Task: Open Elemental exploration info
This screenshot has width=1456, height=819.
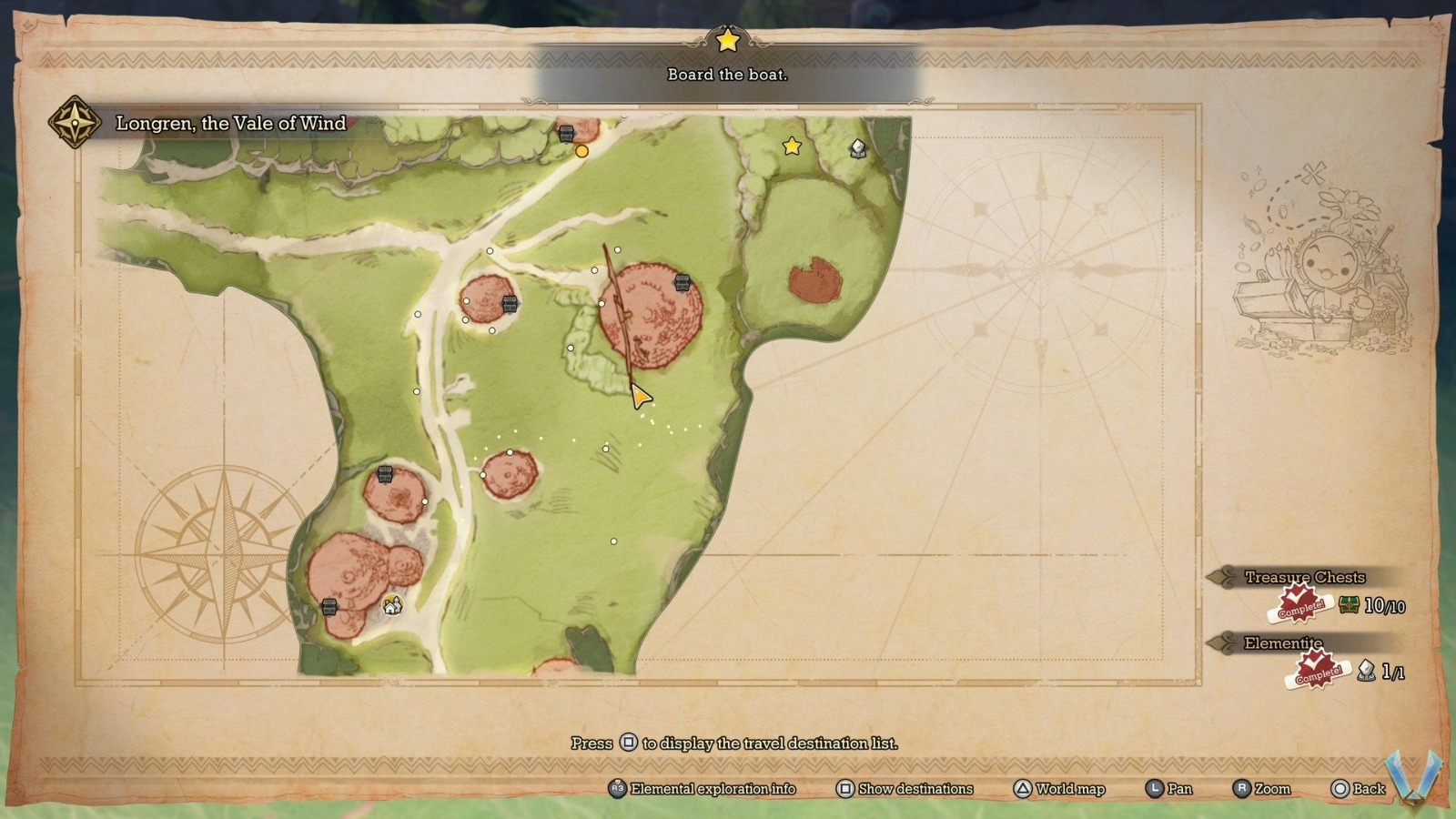Action: click(x=703, y=789)
